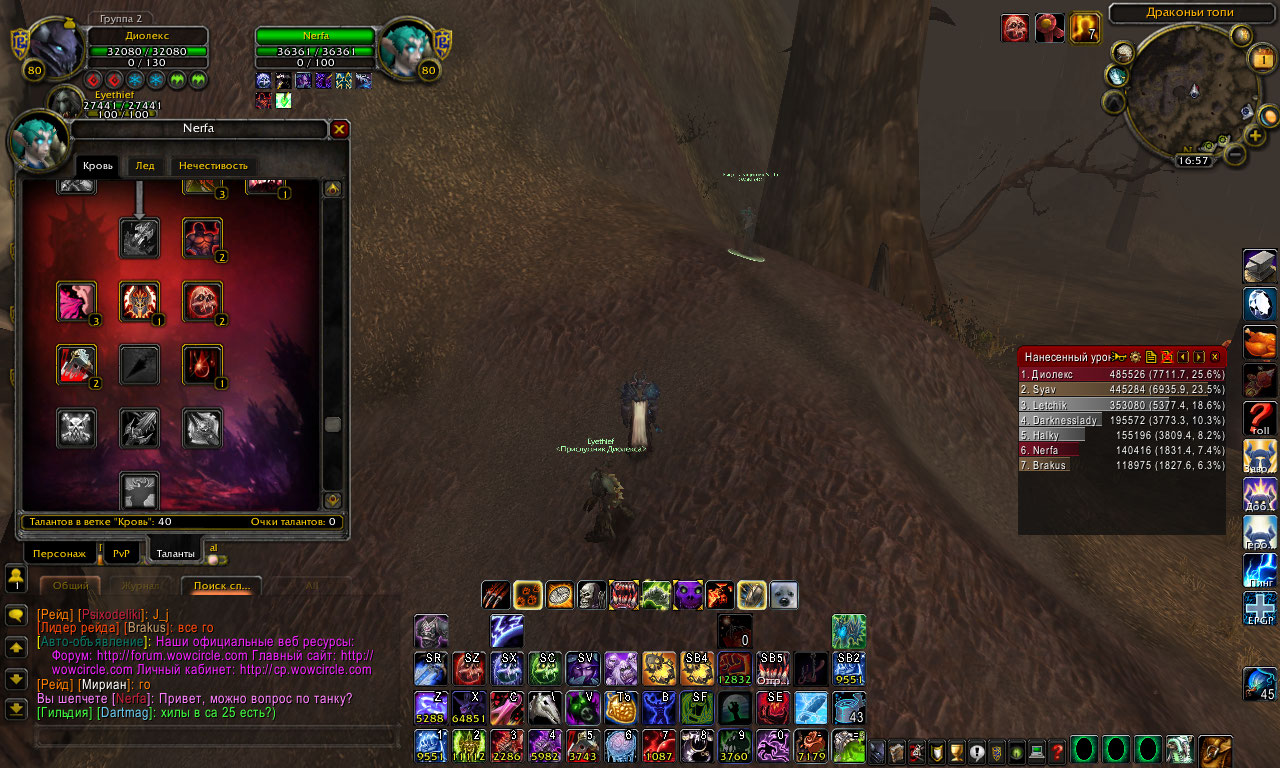Screen dimensions: 1280x768
Task: Zoom out the minimap with minus button
Action: tap(1235, 155)
